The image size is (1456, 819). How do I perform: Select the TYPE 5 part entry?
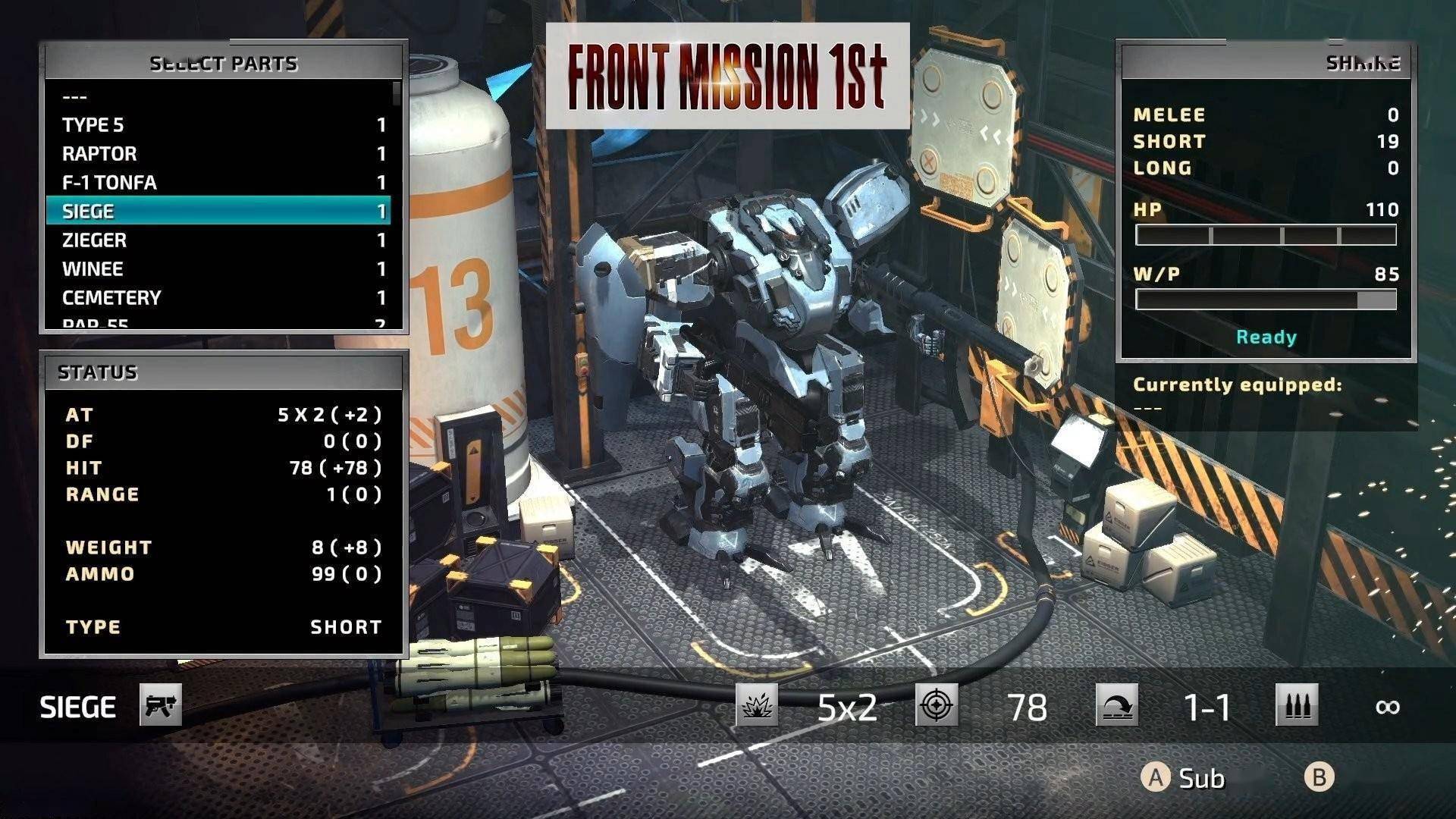click(218, 125)
